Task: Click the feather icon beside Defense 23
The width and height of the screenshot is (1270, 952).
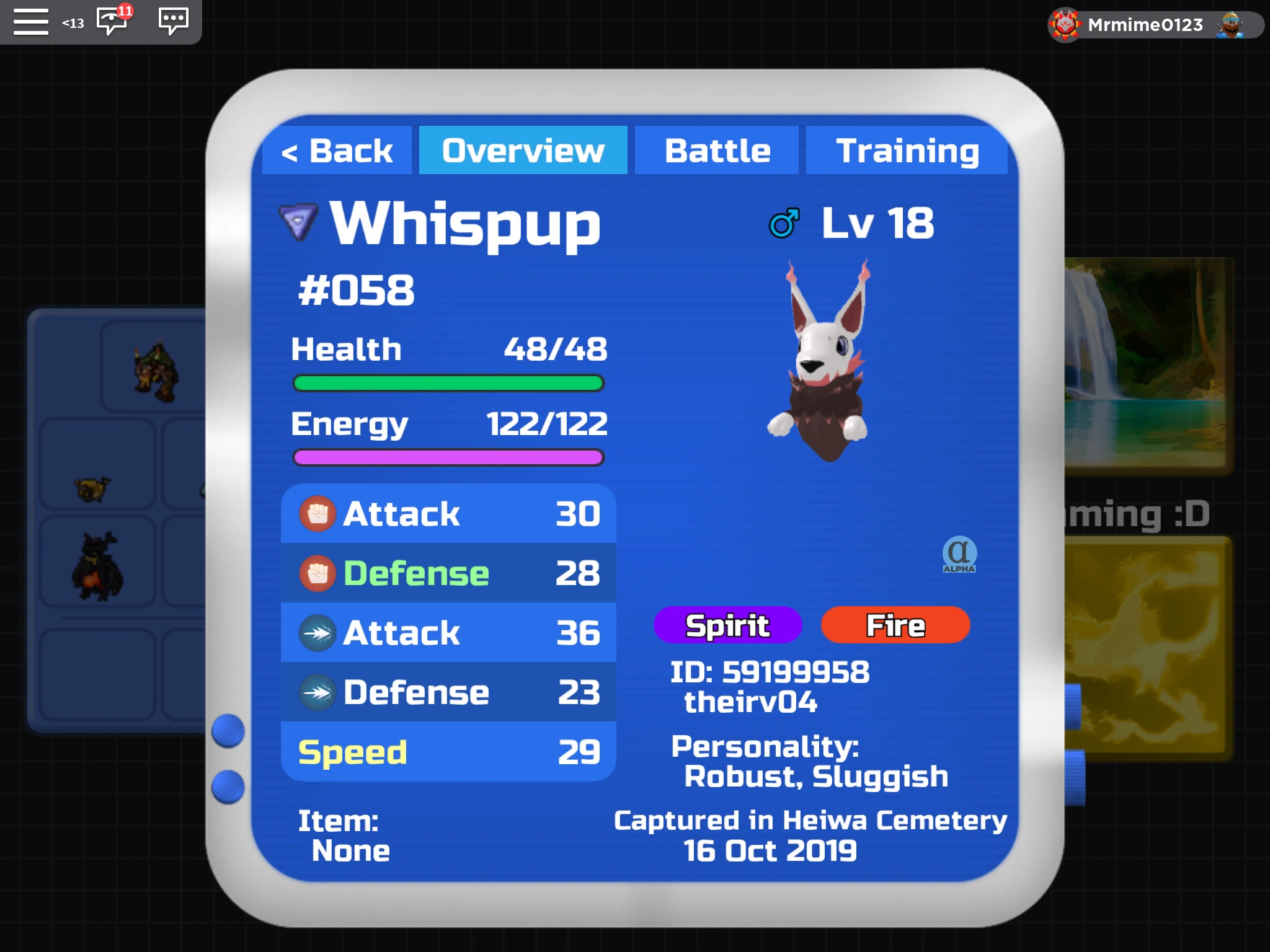Action: pyautogui.click(x=318, y=692)
